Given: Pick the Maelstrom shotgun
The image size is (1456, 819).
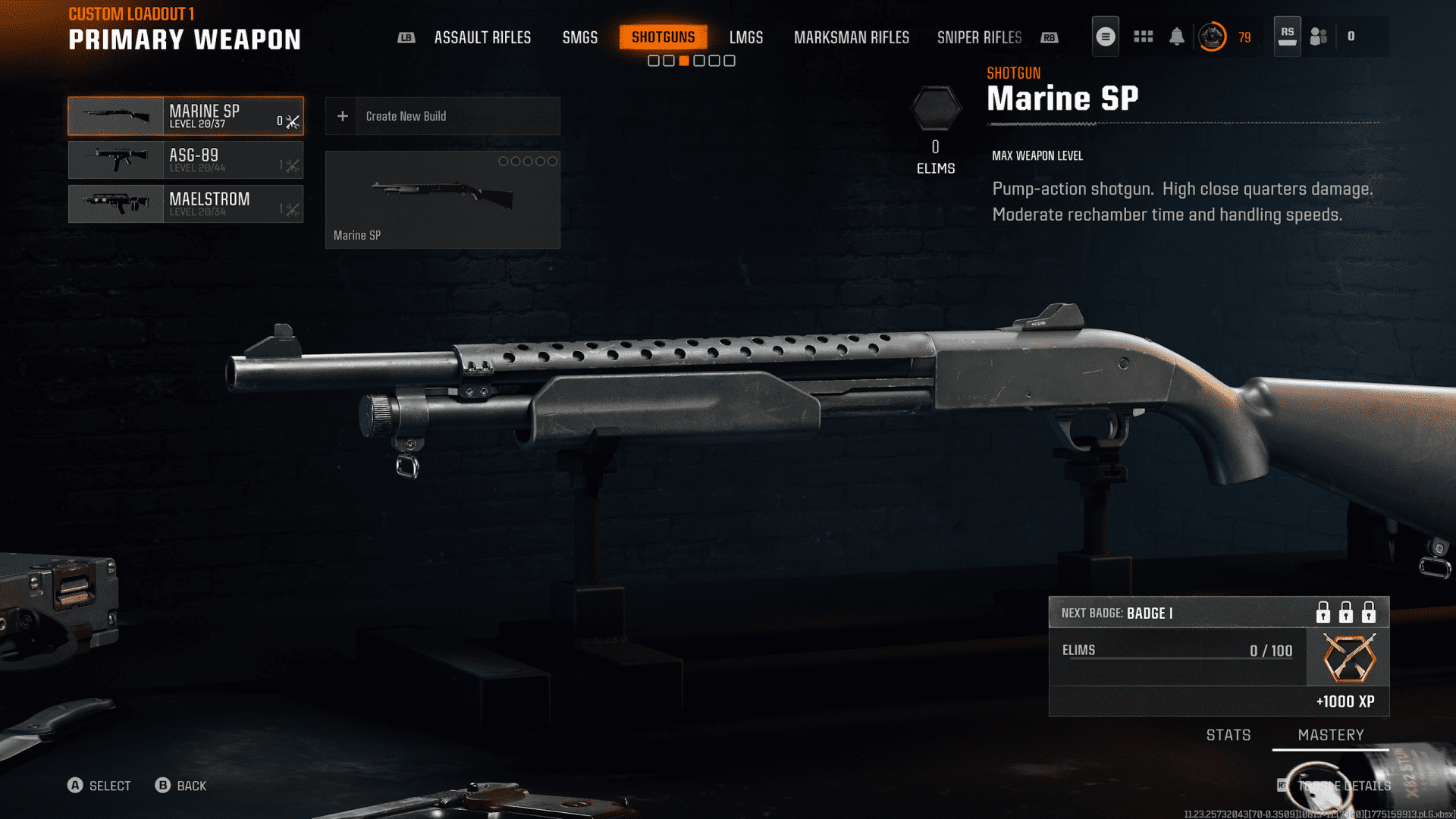Looking at the screenshot, I should coord(186,204).
